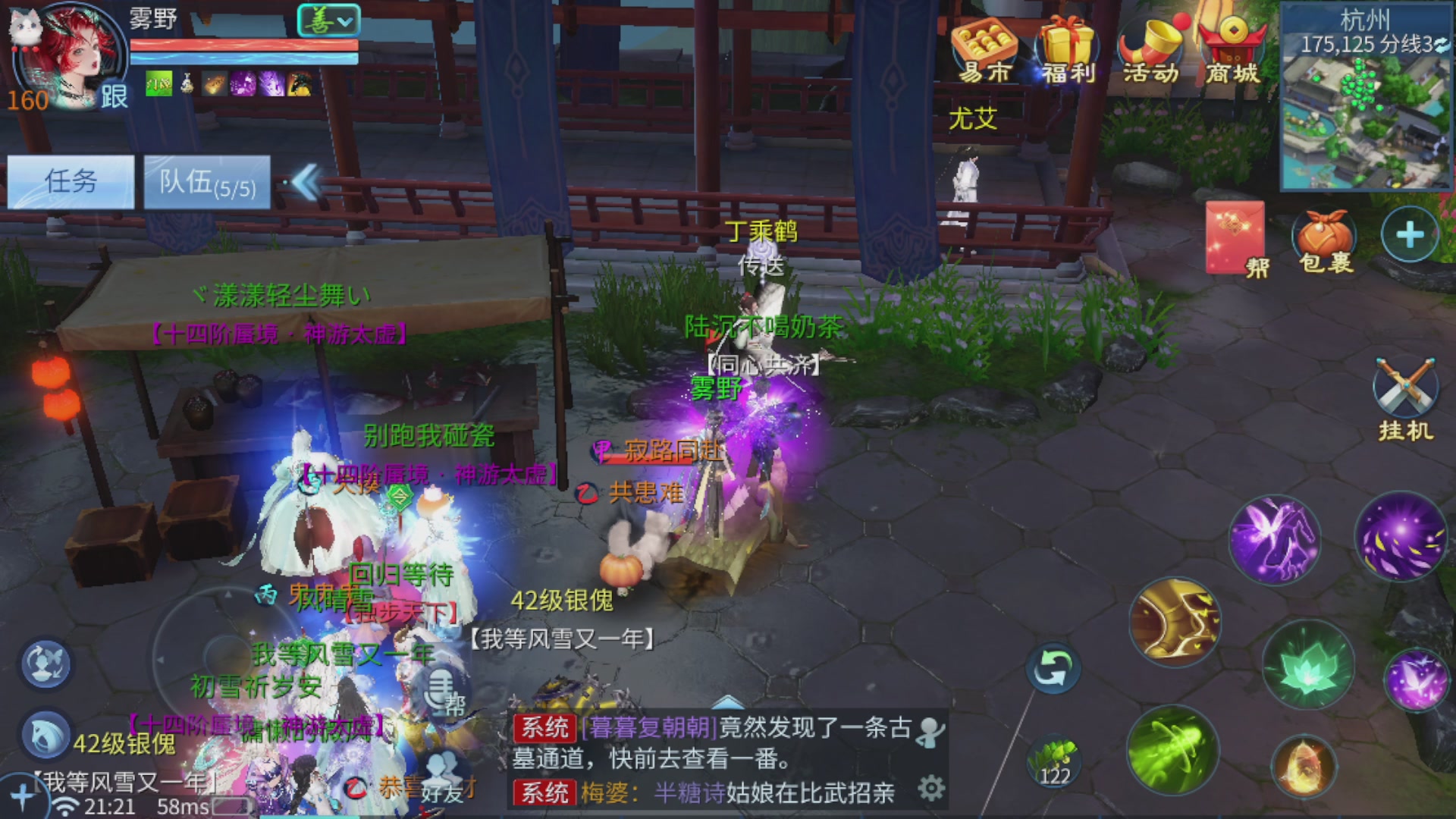Screen dimensions: 1456x819
Task: Switch to the 队伍(5/5) tab
Action: (x=206, y=182)
